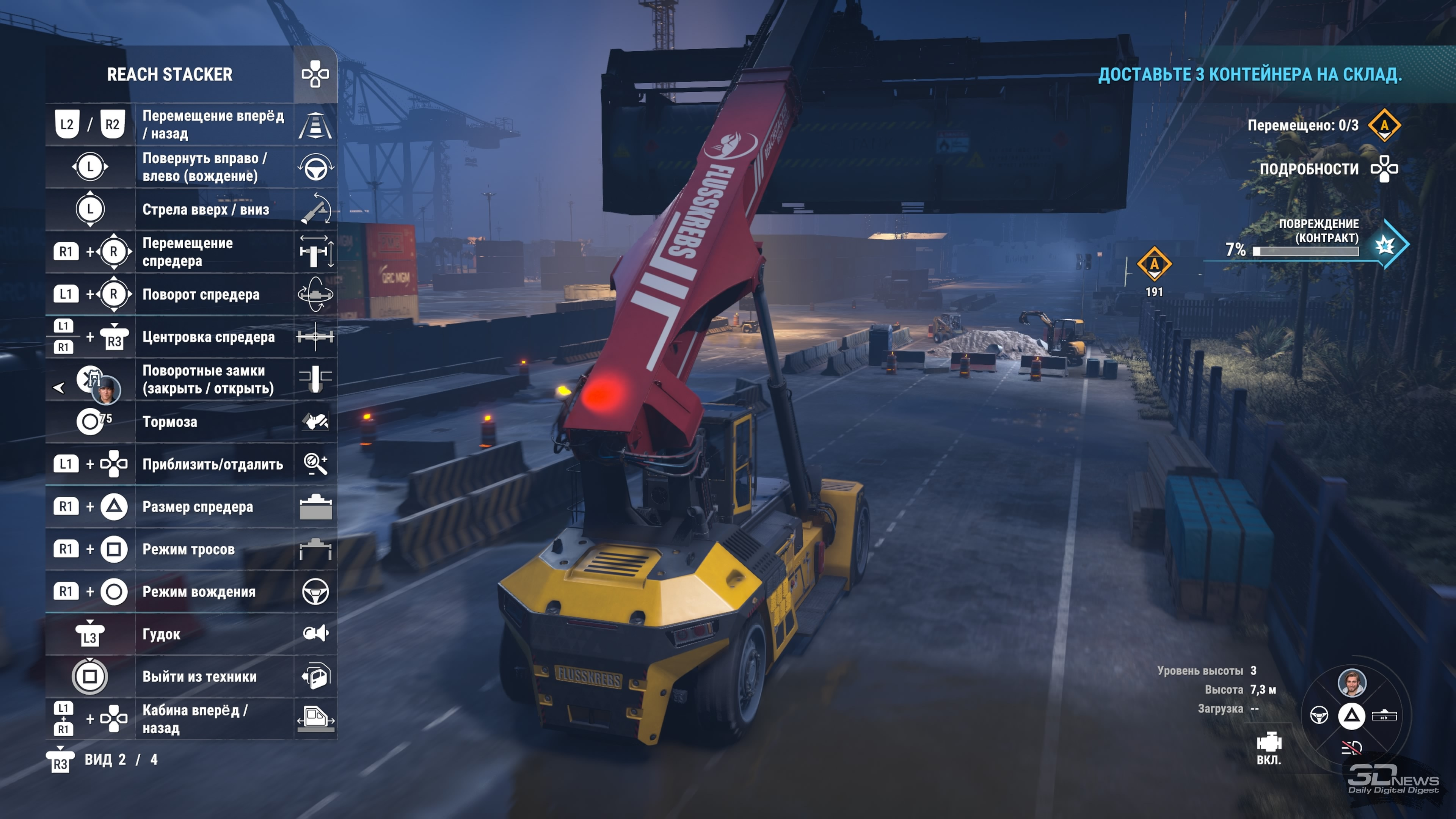Click the 3DNews watermark logo
Viewport: 1456px width, 819px height.
1393,779
